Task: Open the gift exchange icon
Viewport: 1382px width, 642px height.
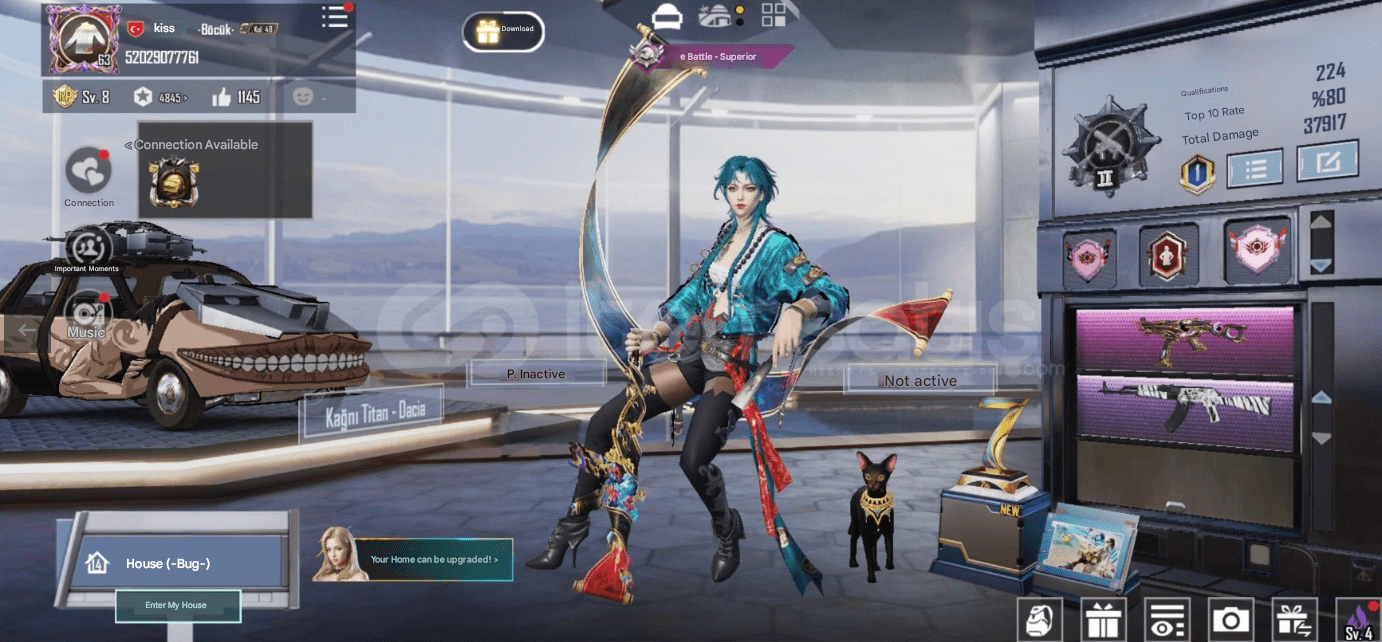Action: [x=1294, y=620]
